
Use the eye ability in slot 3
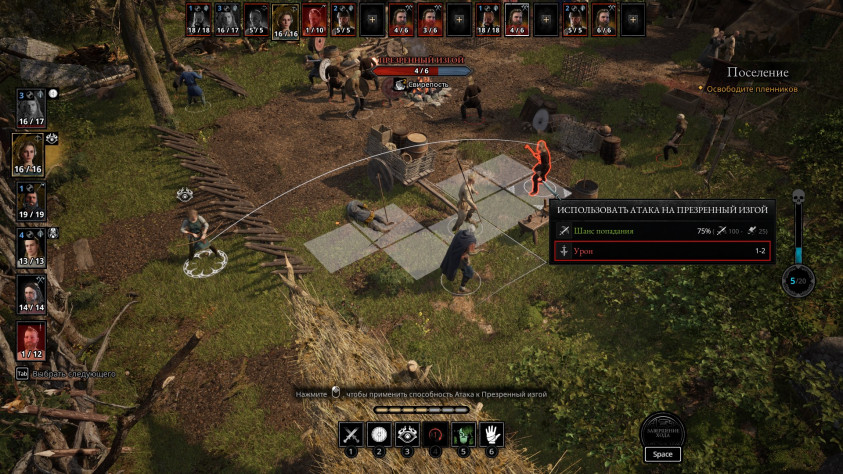point(407,434)
